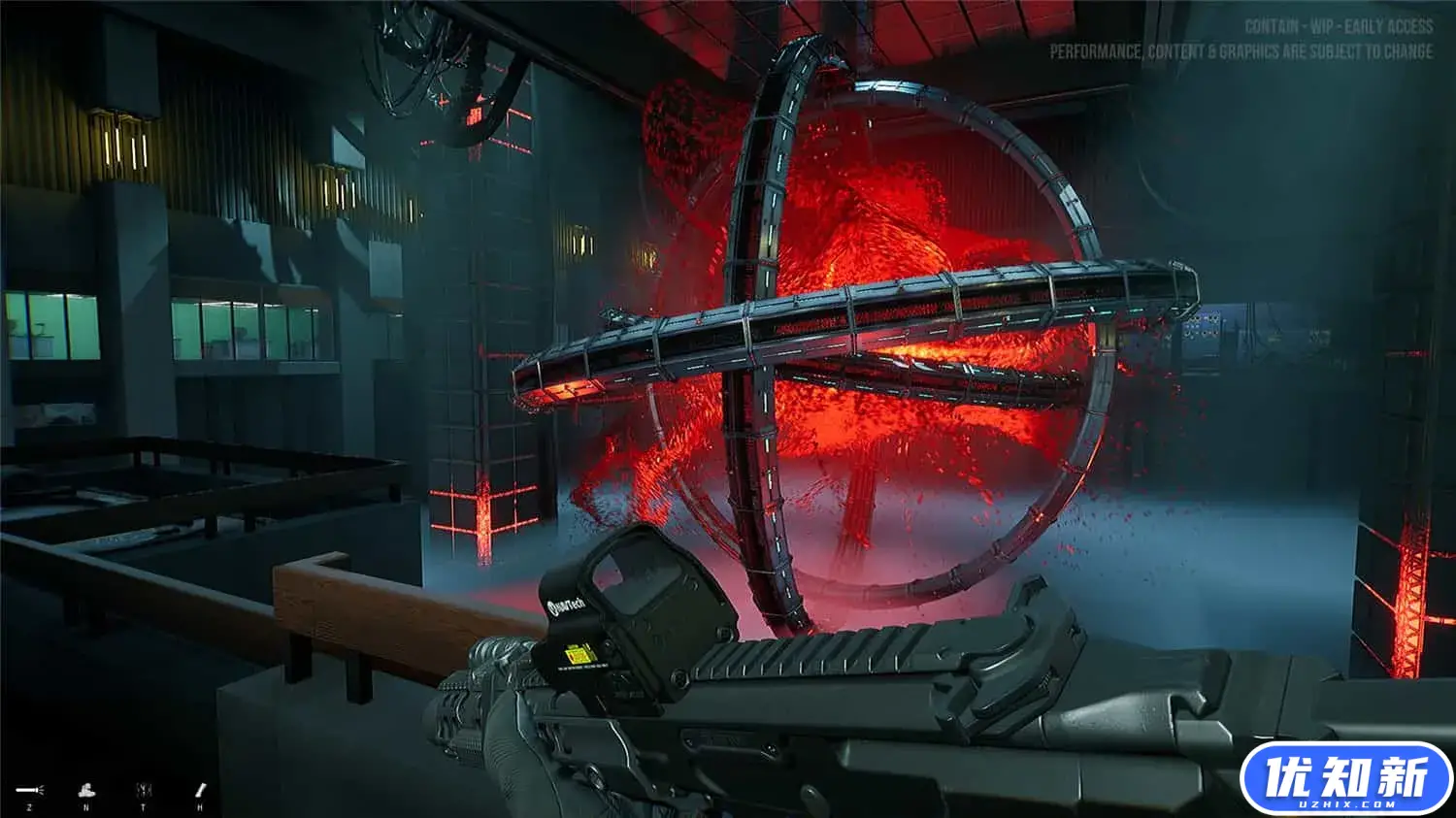Use the glow stick item icon
The width and height of the screenshot is (1456, 818).
[201, 791]
